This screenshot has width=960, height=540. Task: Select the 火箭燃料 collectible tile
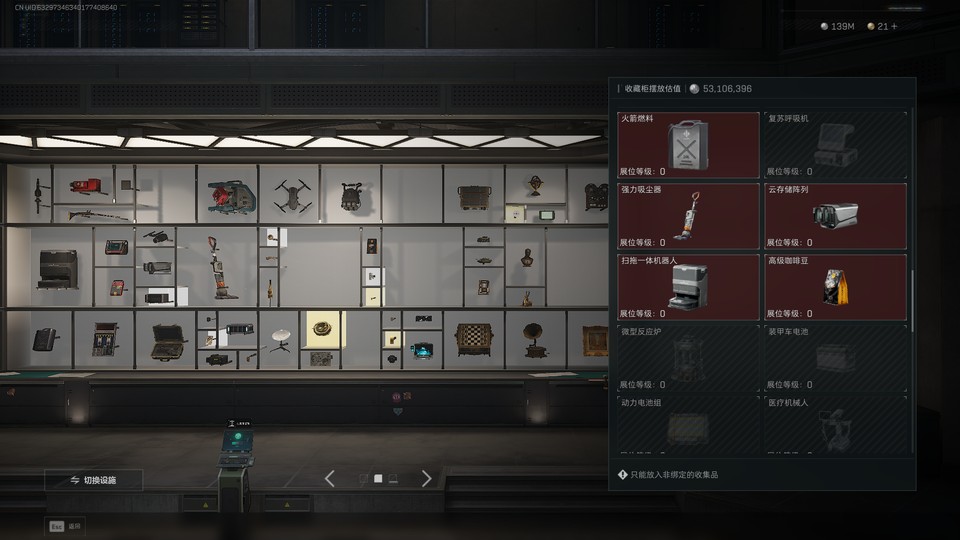click(x=688, y=145)
